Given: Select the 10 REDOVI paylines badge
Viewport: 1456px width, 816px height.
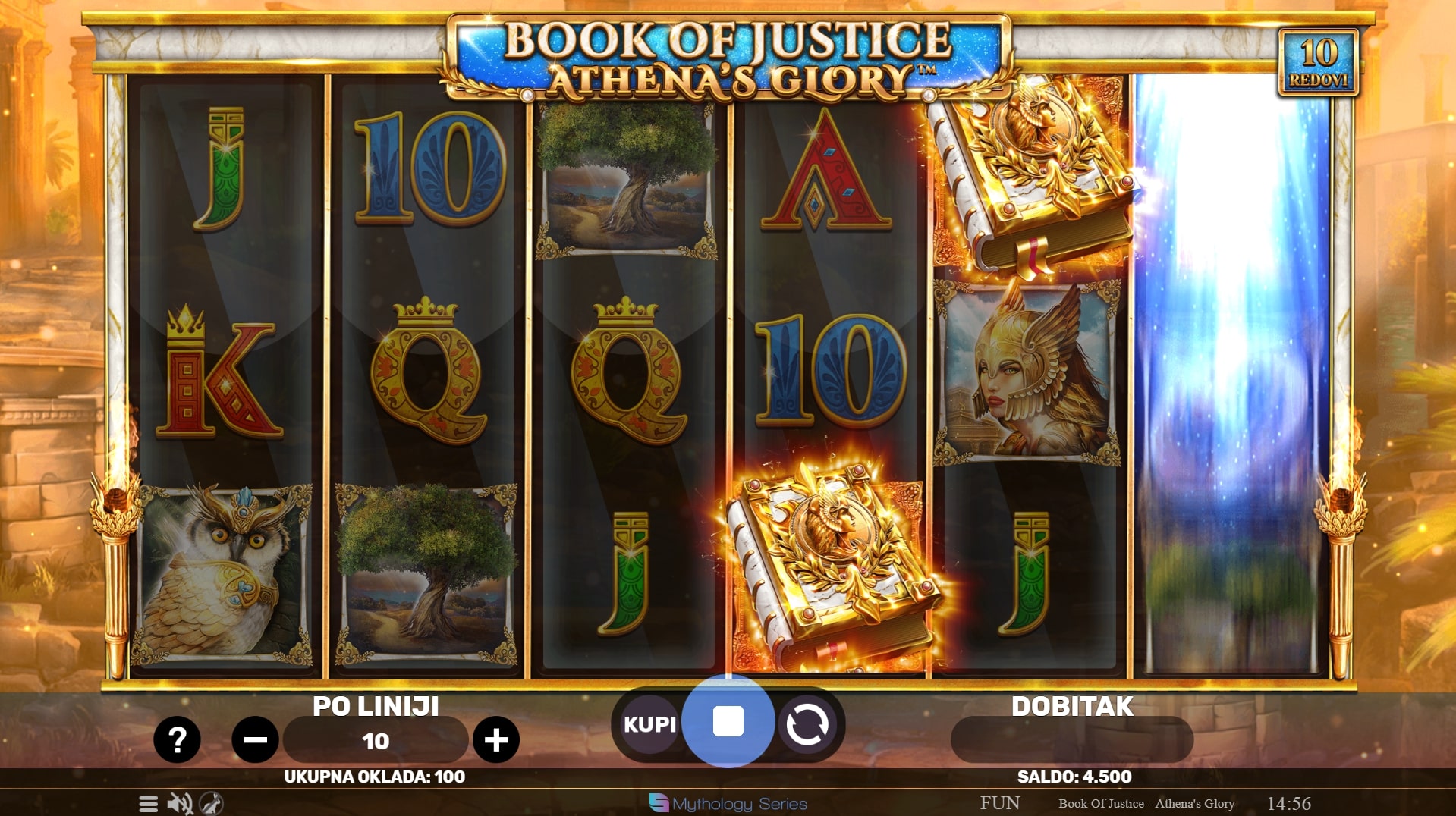Looking at the screenshot, I should click(x=1319, y=62).
